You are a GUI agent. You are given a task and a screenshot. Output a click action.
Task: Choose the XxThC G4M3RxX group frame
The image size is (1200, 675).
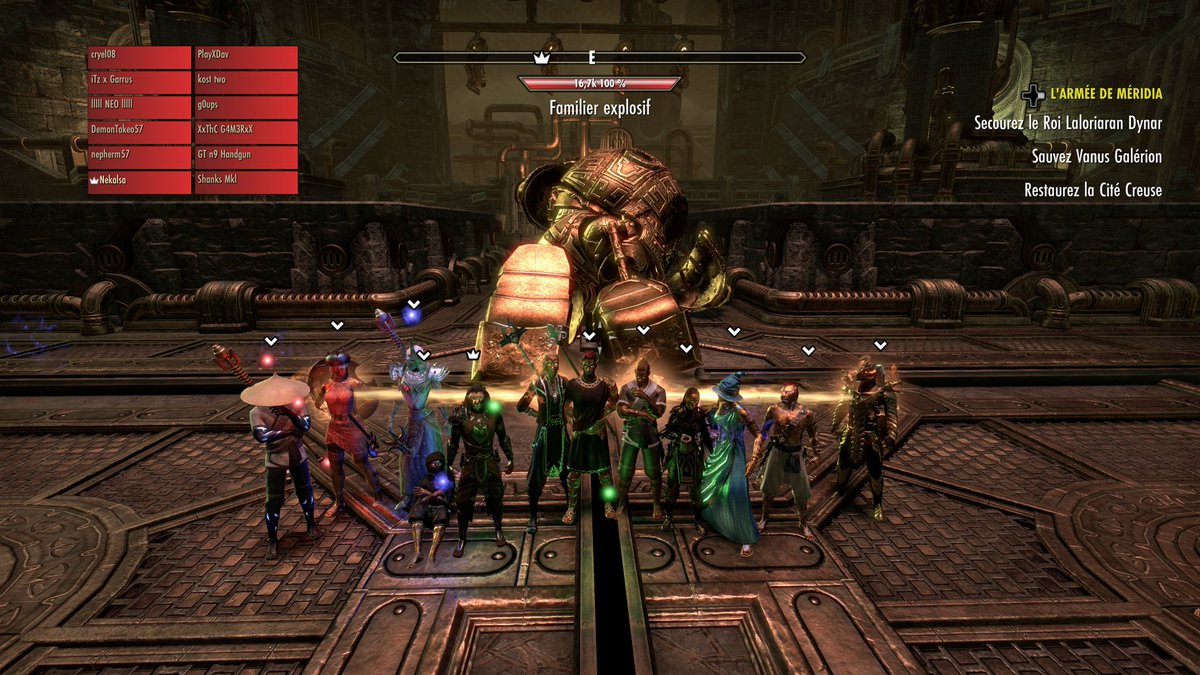[246, 132]
